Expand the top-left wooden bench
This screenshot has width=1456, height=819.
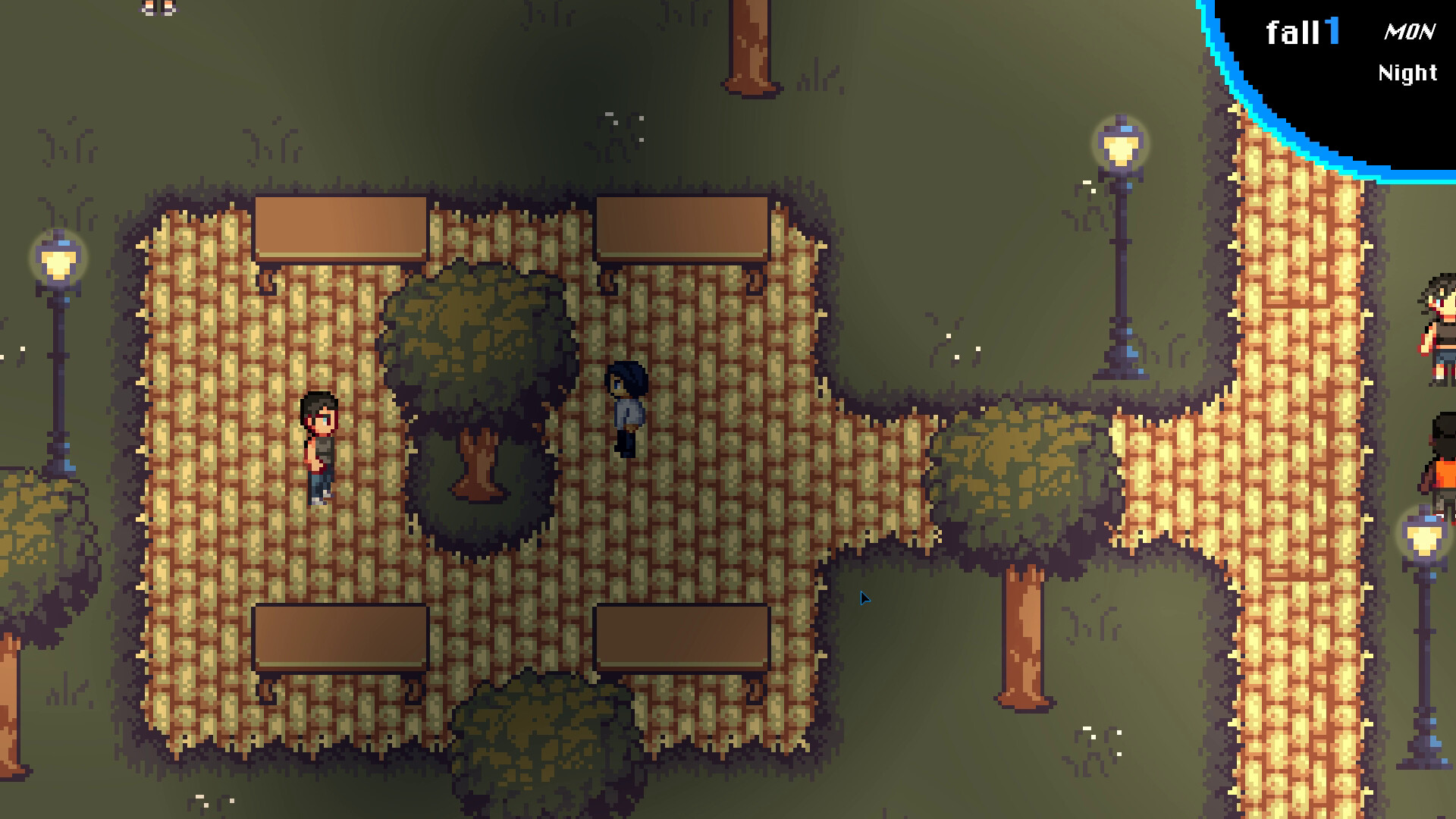click(x=341, y=227)
